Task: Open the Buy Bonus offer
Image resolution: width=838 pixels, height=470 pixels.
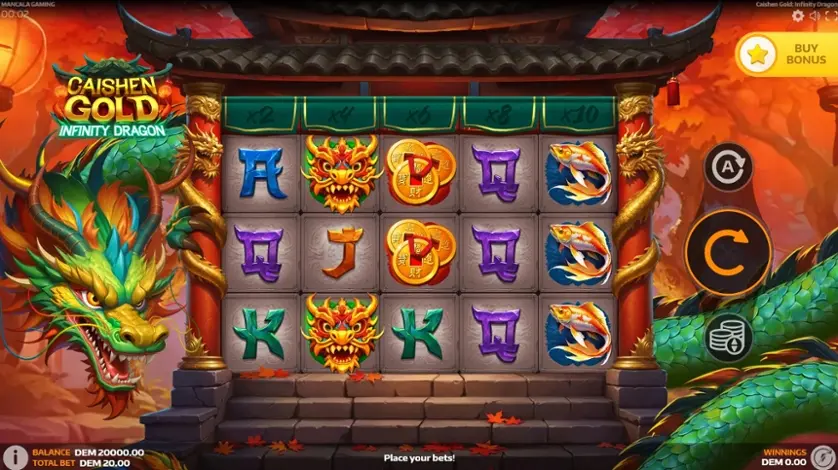Action: tap(785, 54)
